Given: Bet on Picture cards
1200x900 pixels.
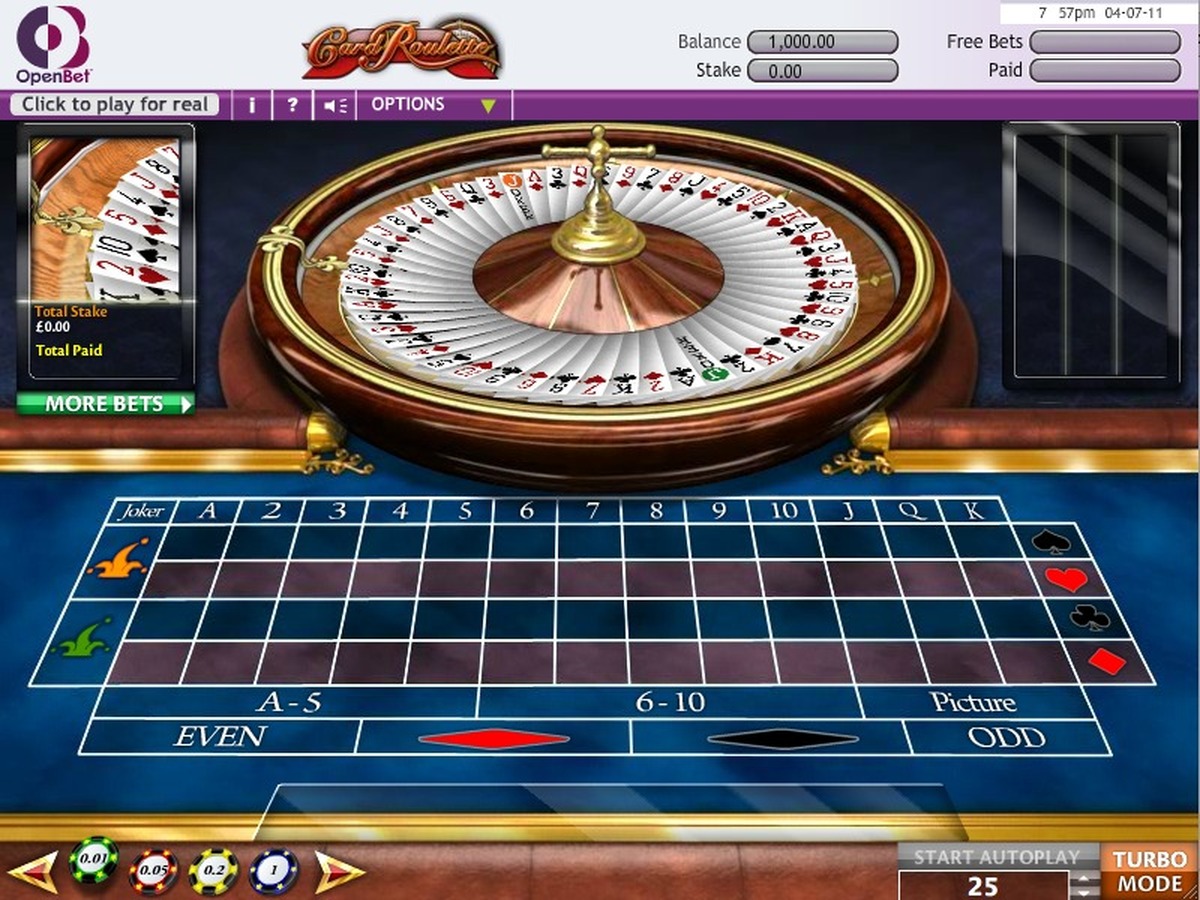Looking at the screenshot, I should 972,703.
